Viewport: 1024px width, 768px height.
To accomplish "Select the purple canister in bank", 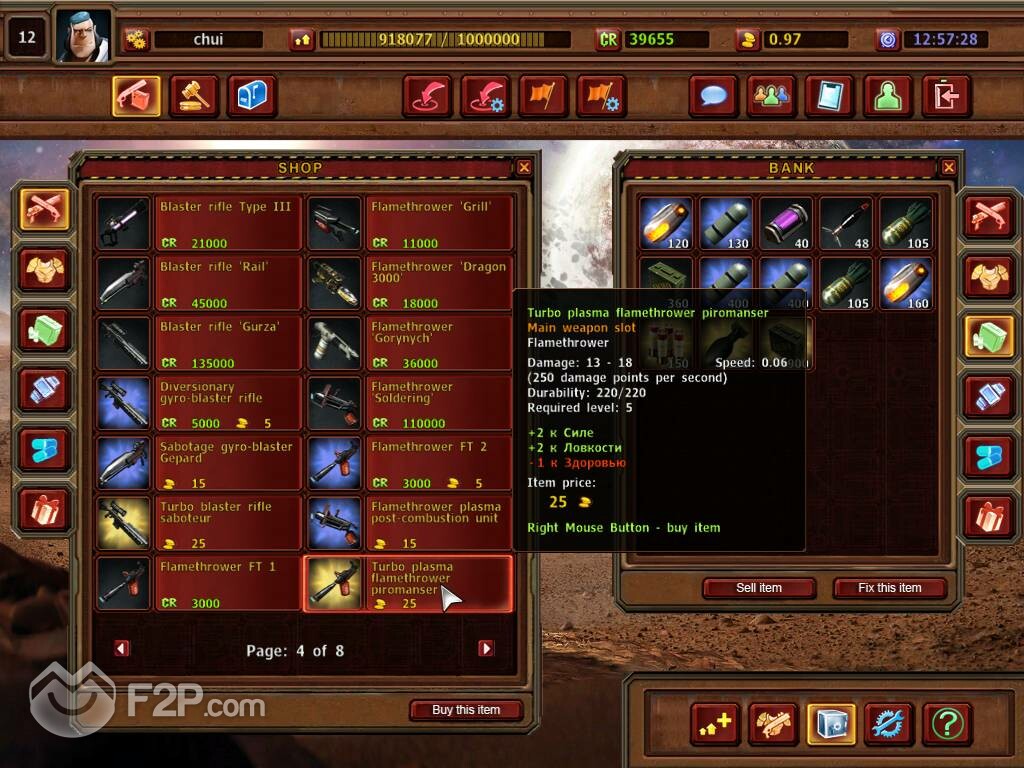I will coord(786,223).
